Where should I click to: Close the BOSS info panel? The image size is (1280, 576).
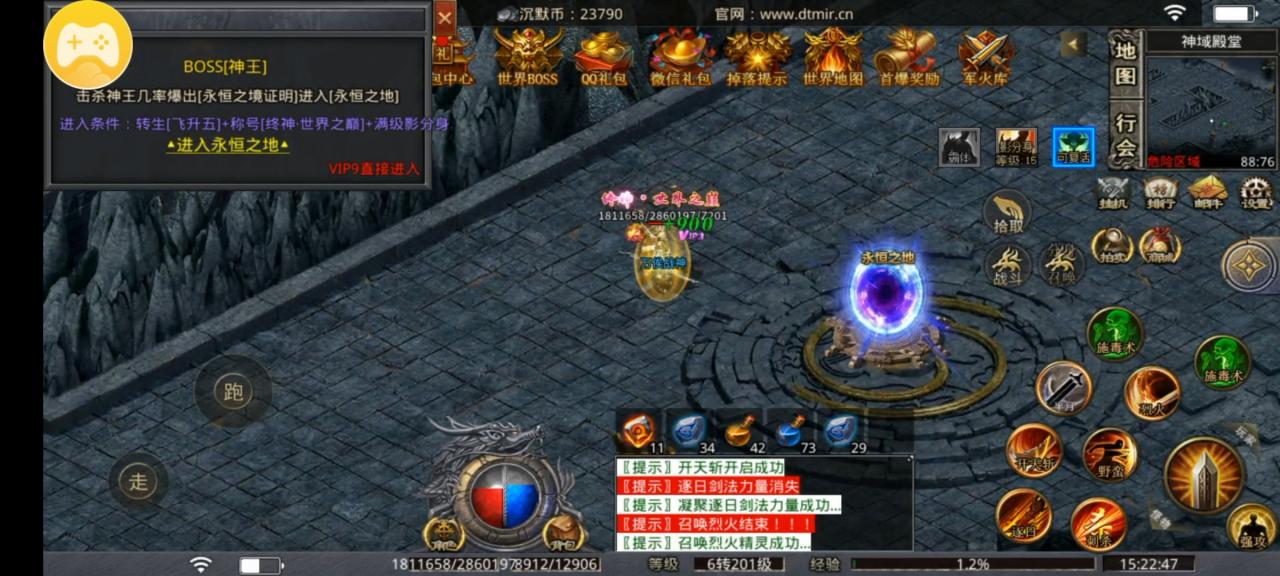pyautogui.click(x=445, y=17)
